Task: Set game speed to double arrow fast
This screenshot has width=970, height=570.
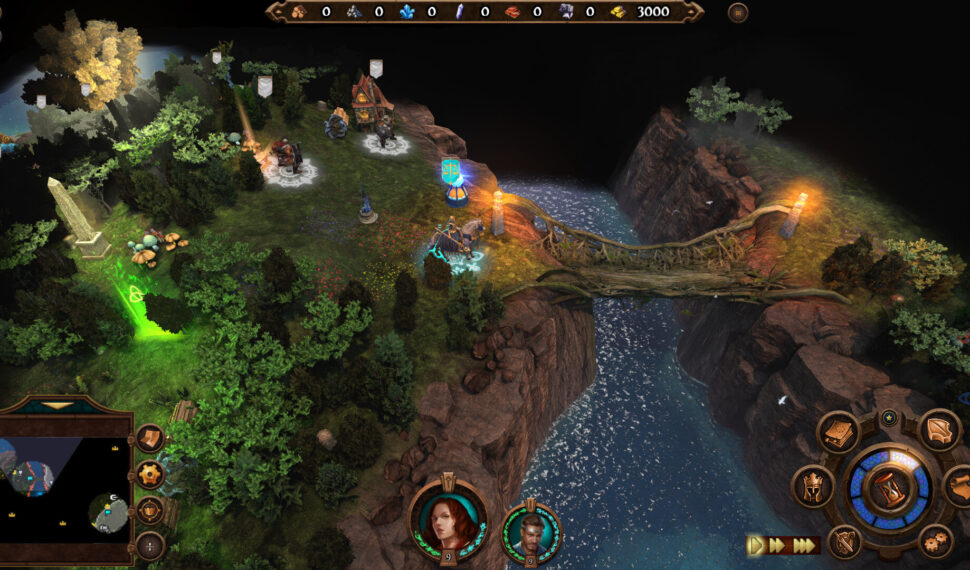Action: tap(778, 545)
